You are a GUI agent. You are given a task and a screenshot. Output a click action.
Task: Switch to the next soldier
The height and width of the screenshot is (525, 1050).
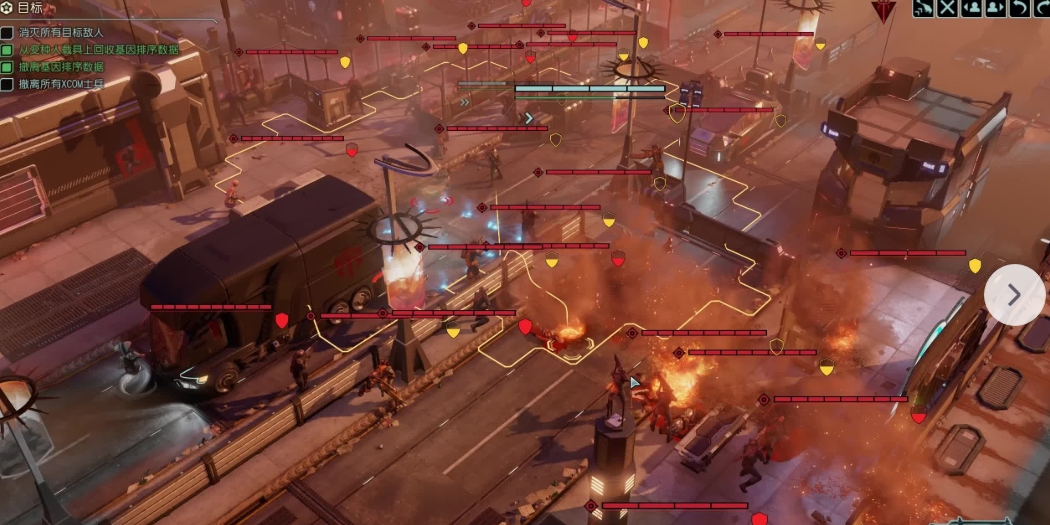pyautogui.click(x=994, y=8)
